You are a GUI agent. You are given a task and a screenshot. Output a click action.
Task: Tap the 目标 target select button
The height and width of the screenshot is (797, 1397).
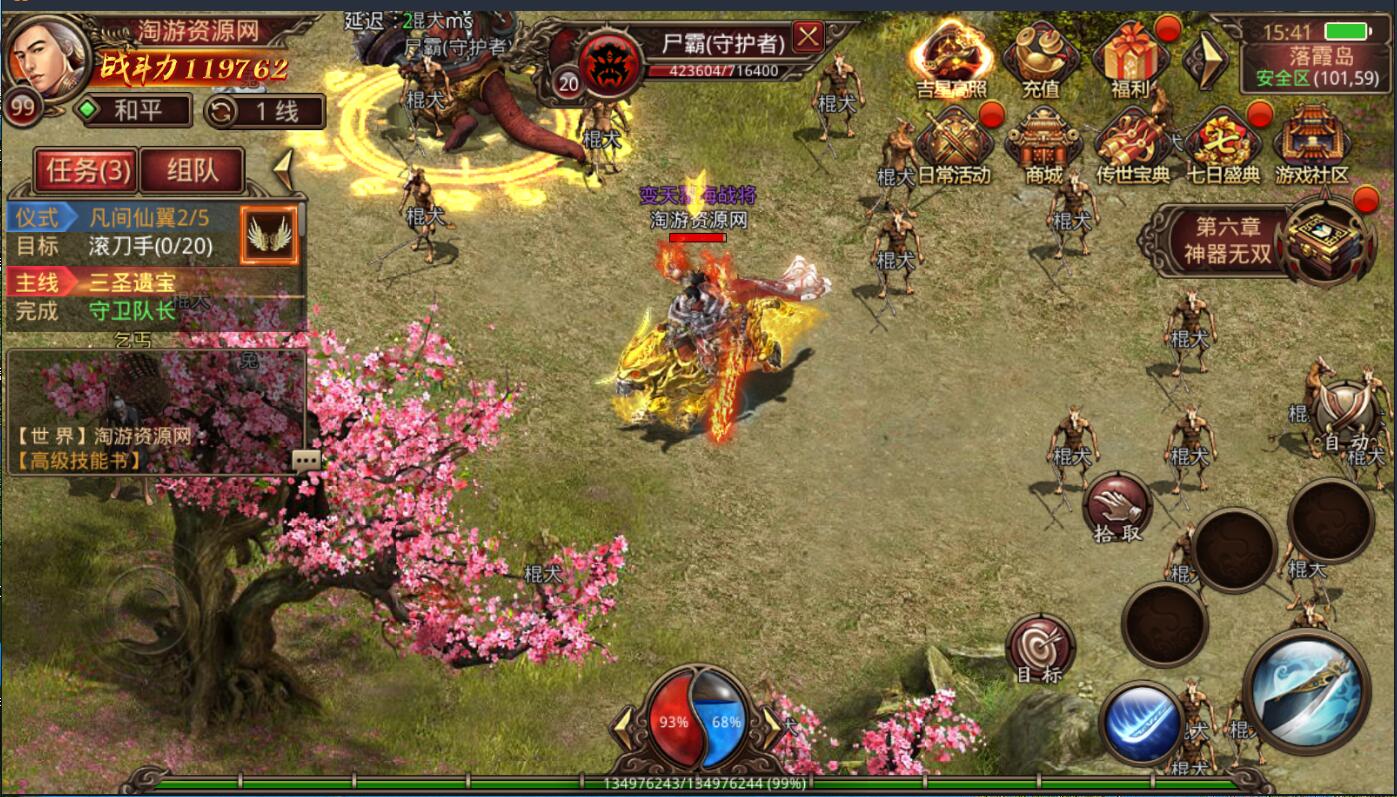[1039, 647]
